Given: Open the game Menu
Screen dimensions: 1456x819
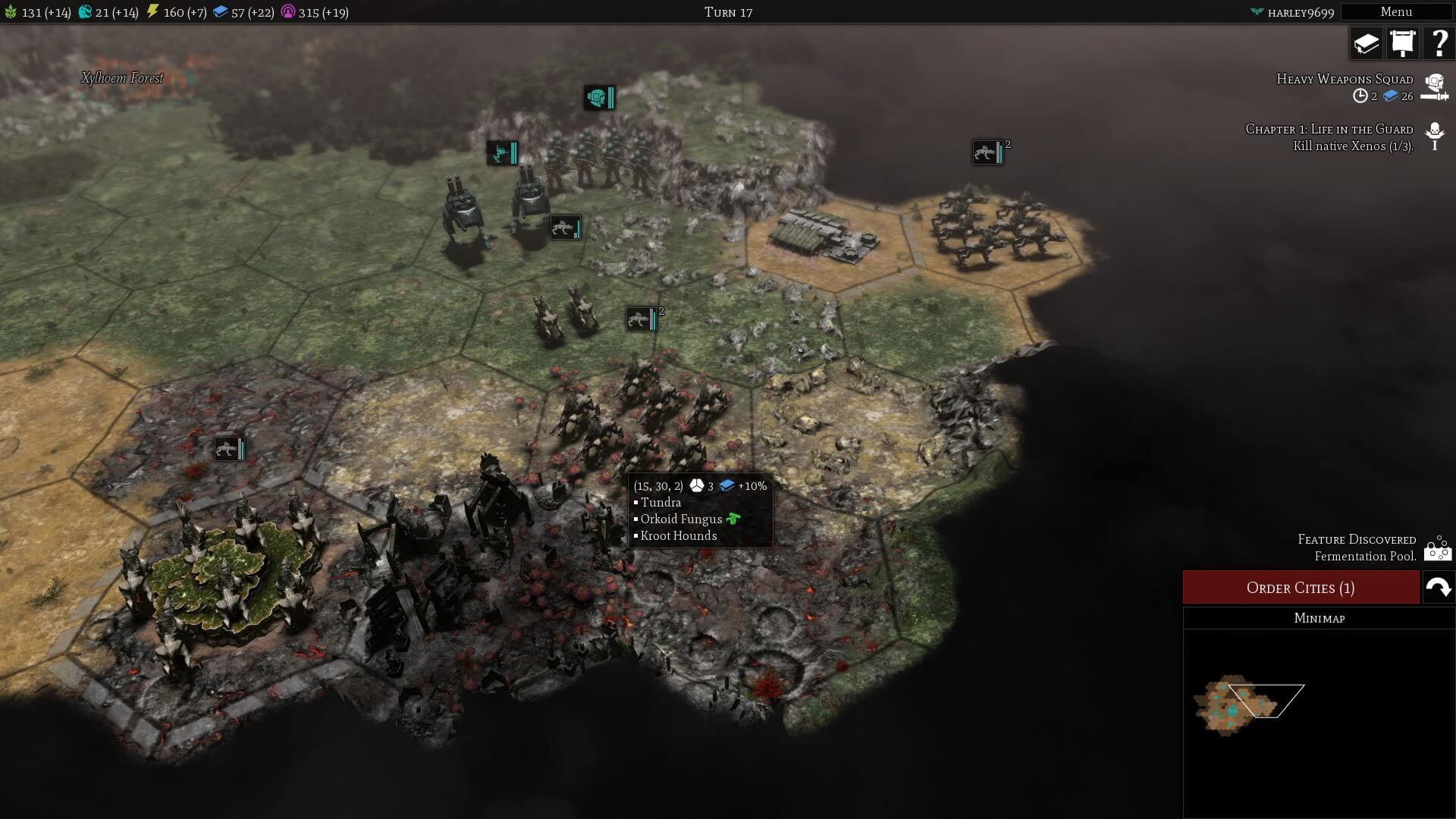Looking at the screenshot, I should [1395, 11].
